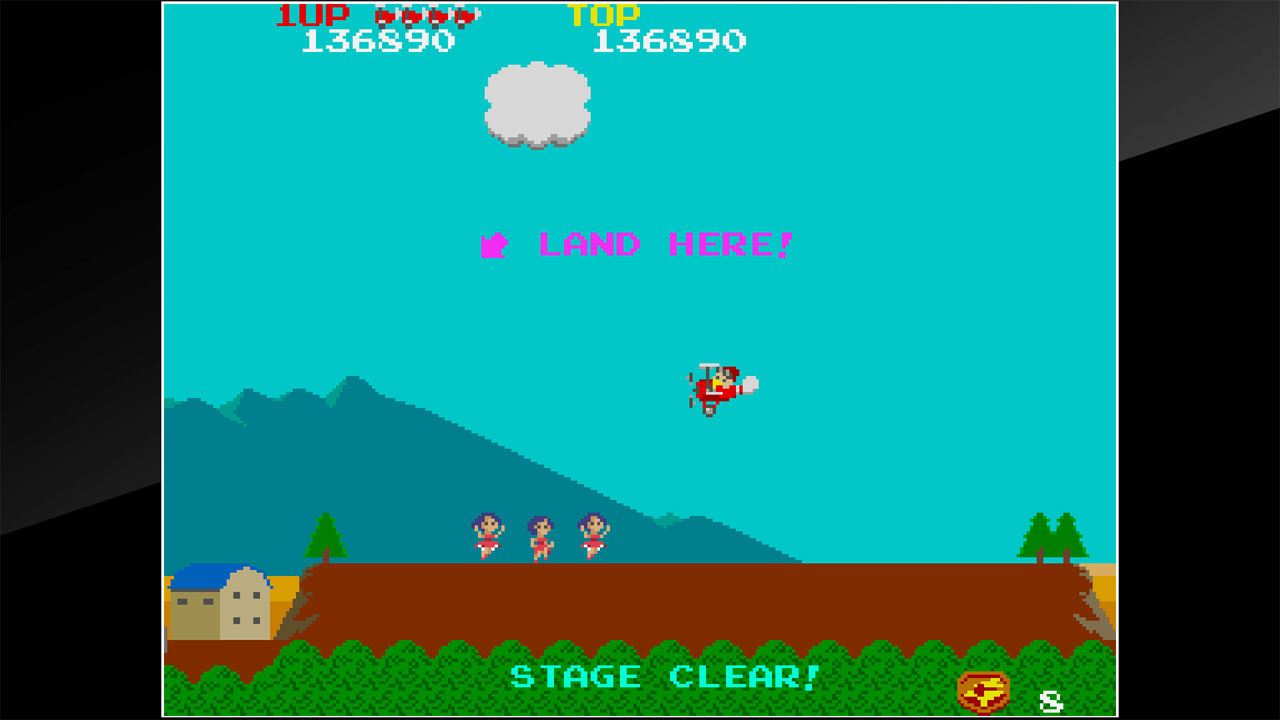The image size is (1280, 720).
Task: Click the pink heart marker beside LAND HERE
Action: pos(492,243)
